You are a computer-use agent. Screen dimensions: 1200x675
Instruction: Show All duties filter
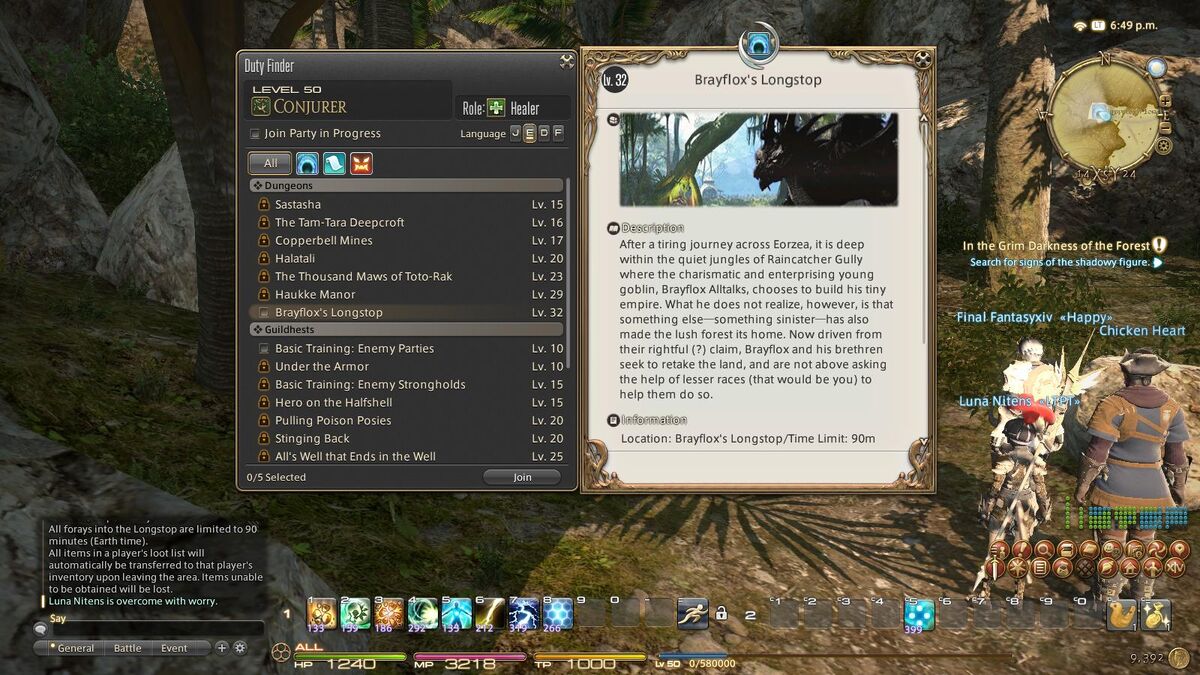270,163
